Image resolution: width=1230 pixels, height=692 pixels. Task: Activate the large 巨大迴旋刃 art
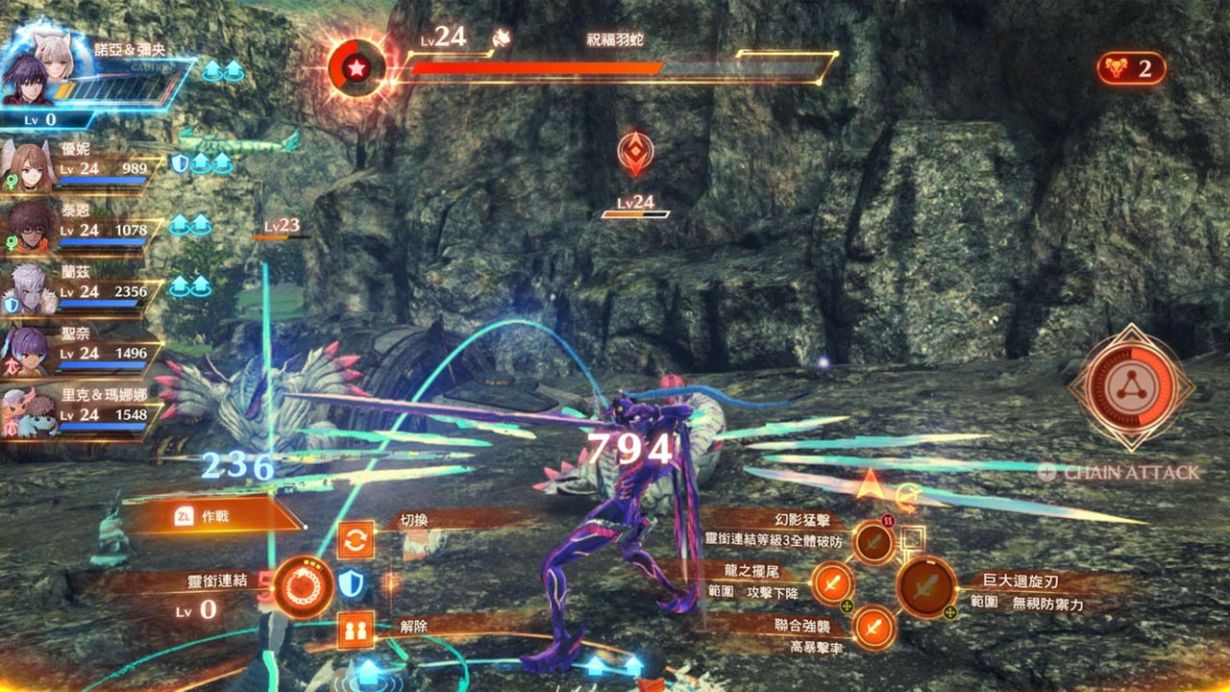click(x=926, y=587)
